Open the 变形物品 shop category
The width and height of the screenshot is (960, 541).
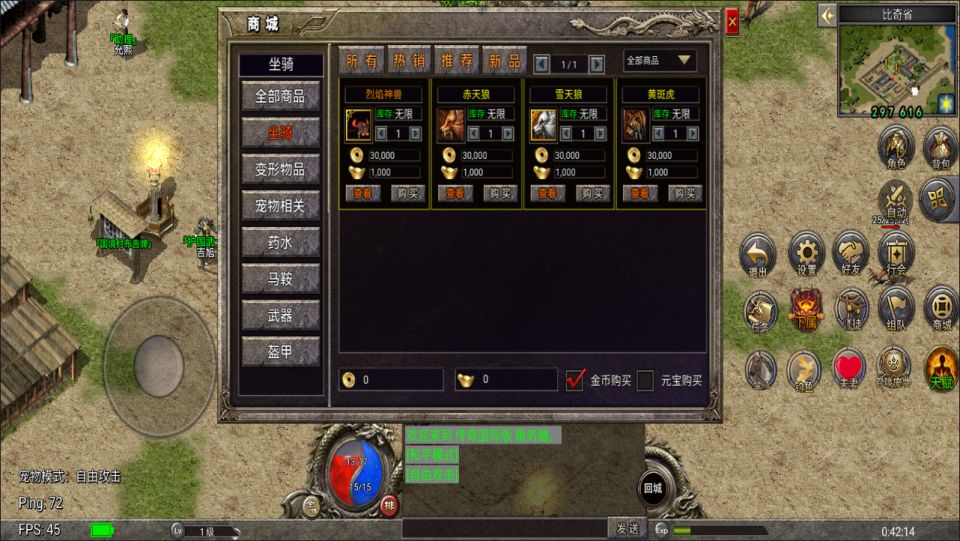pos(280,169)
